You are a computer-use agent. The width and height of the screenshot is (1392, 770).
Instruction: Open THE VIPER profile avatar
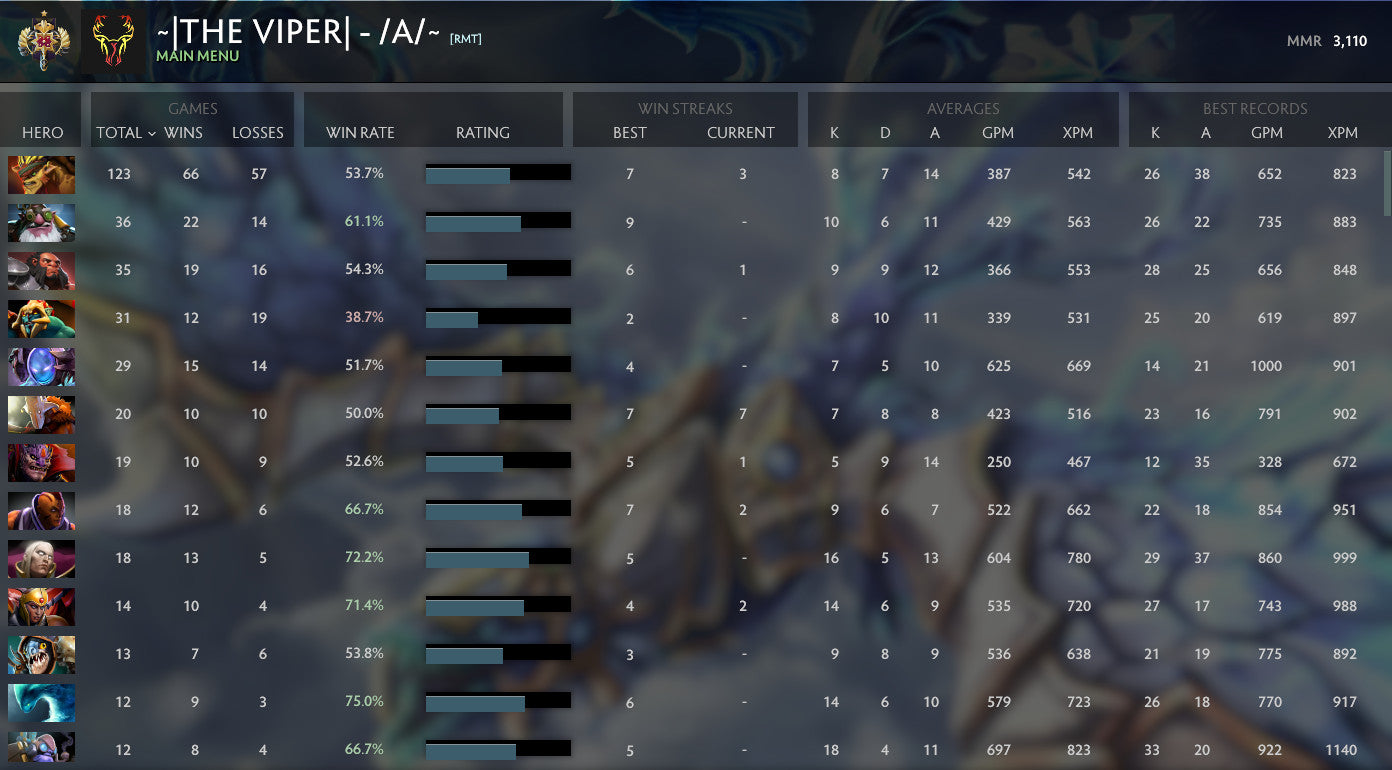pyautogui.click(x=115, y=41)
